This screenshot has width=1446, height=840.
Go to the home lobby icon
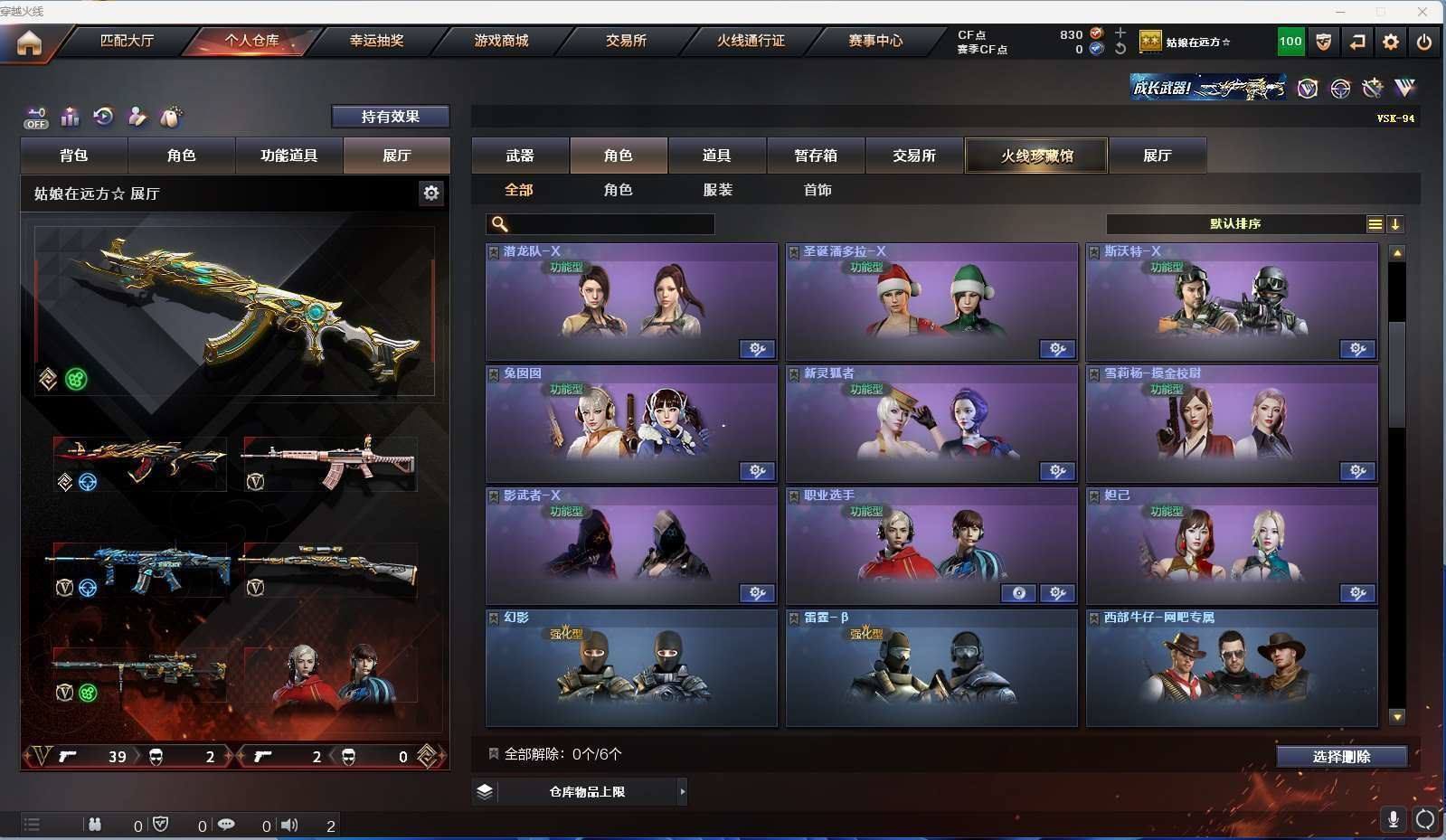(29, 42)
